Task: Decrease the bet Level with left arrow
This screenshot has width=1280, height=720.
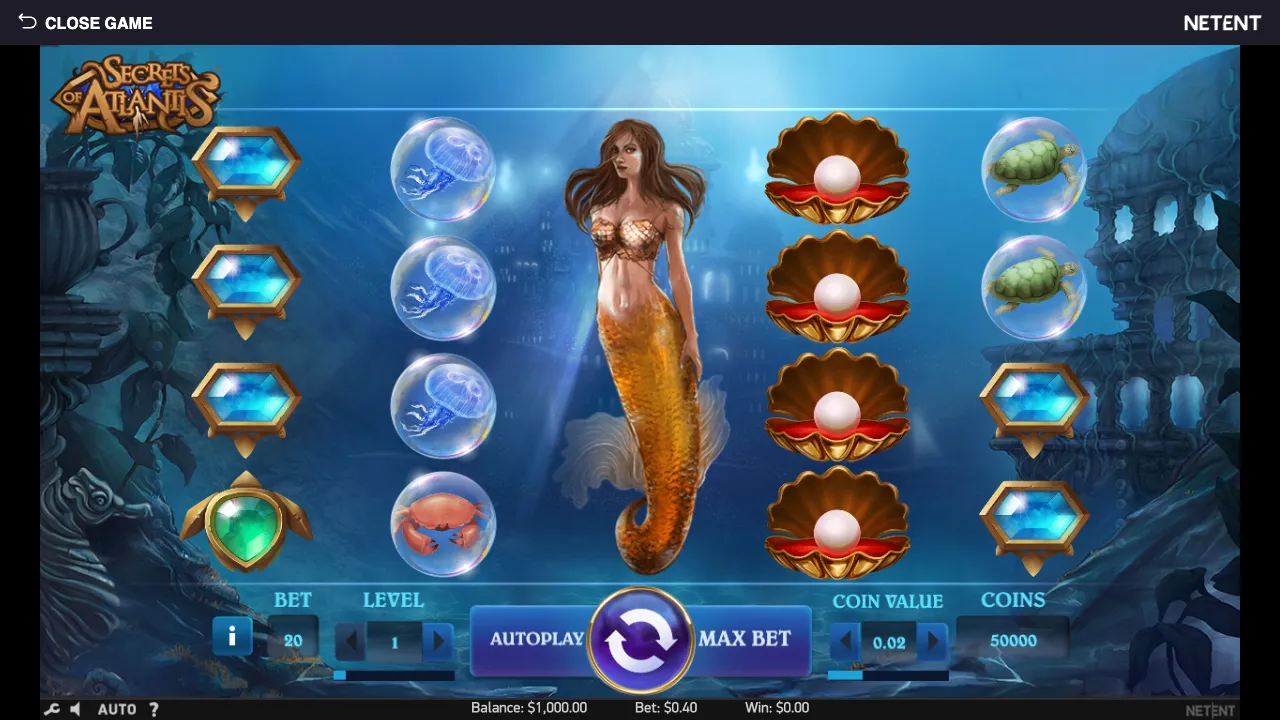Action: (350, 640)
